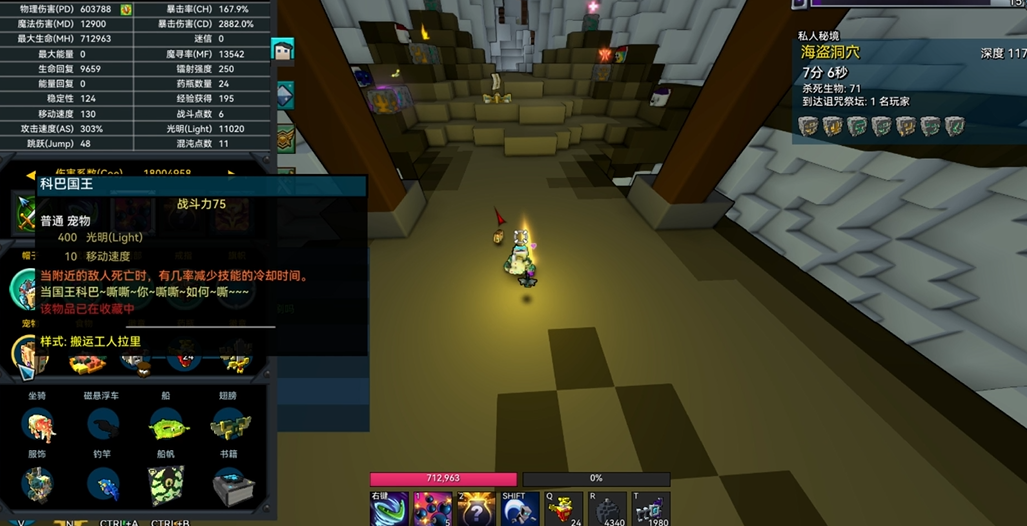Trigger the SHIFT dodge ability icon
The width and height of the screenshot is (1027, 526).
pyautogui.click(x=520, y=508)
